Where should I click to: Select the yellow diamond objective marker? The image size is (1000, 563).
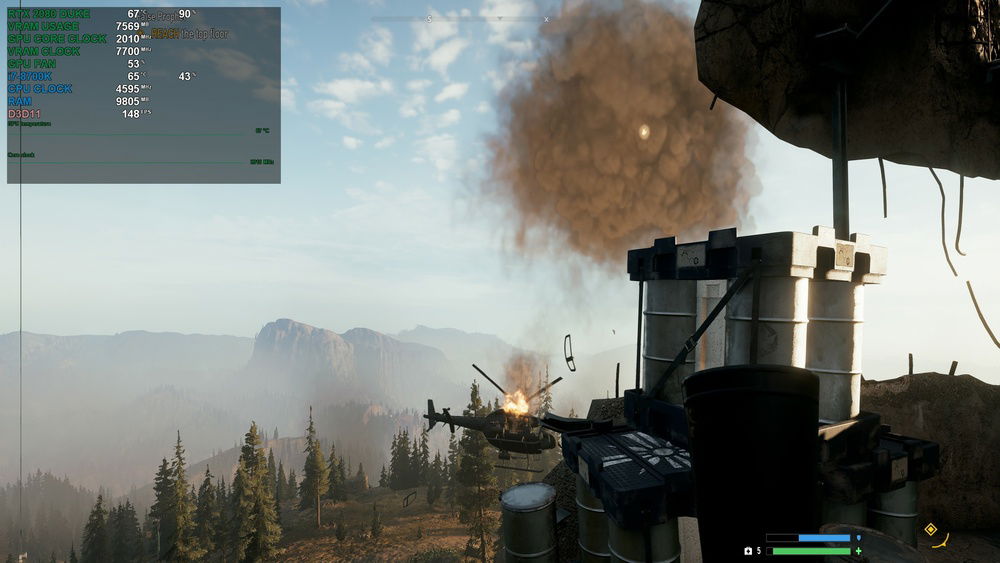(x=930, y=529)
